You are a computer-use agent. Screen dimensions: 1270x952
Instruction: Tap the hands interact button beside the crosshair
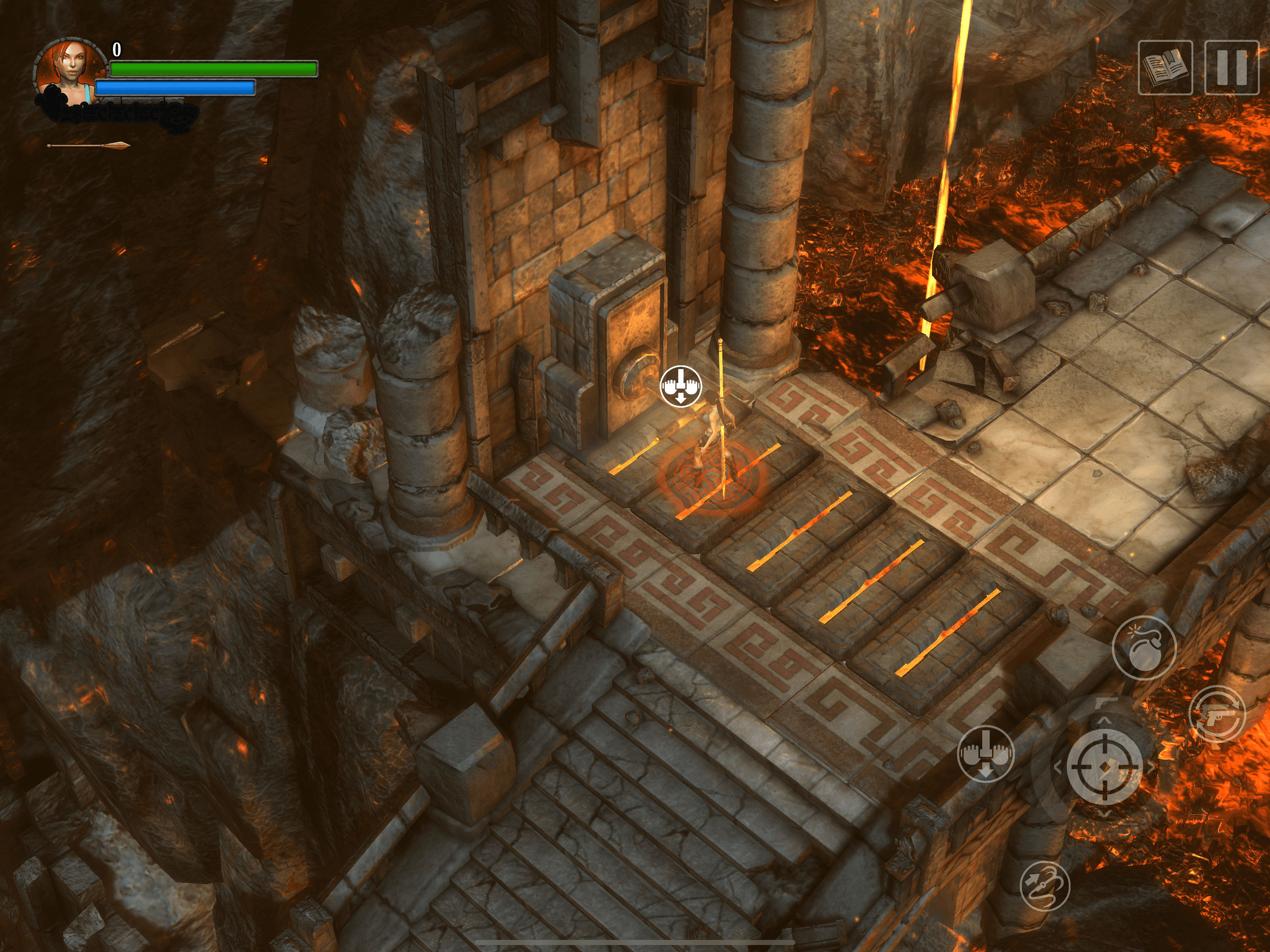[986, 754]
